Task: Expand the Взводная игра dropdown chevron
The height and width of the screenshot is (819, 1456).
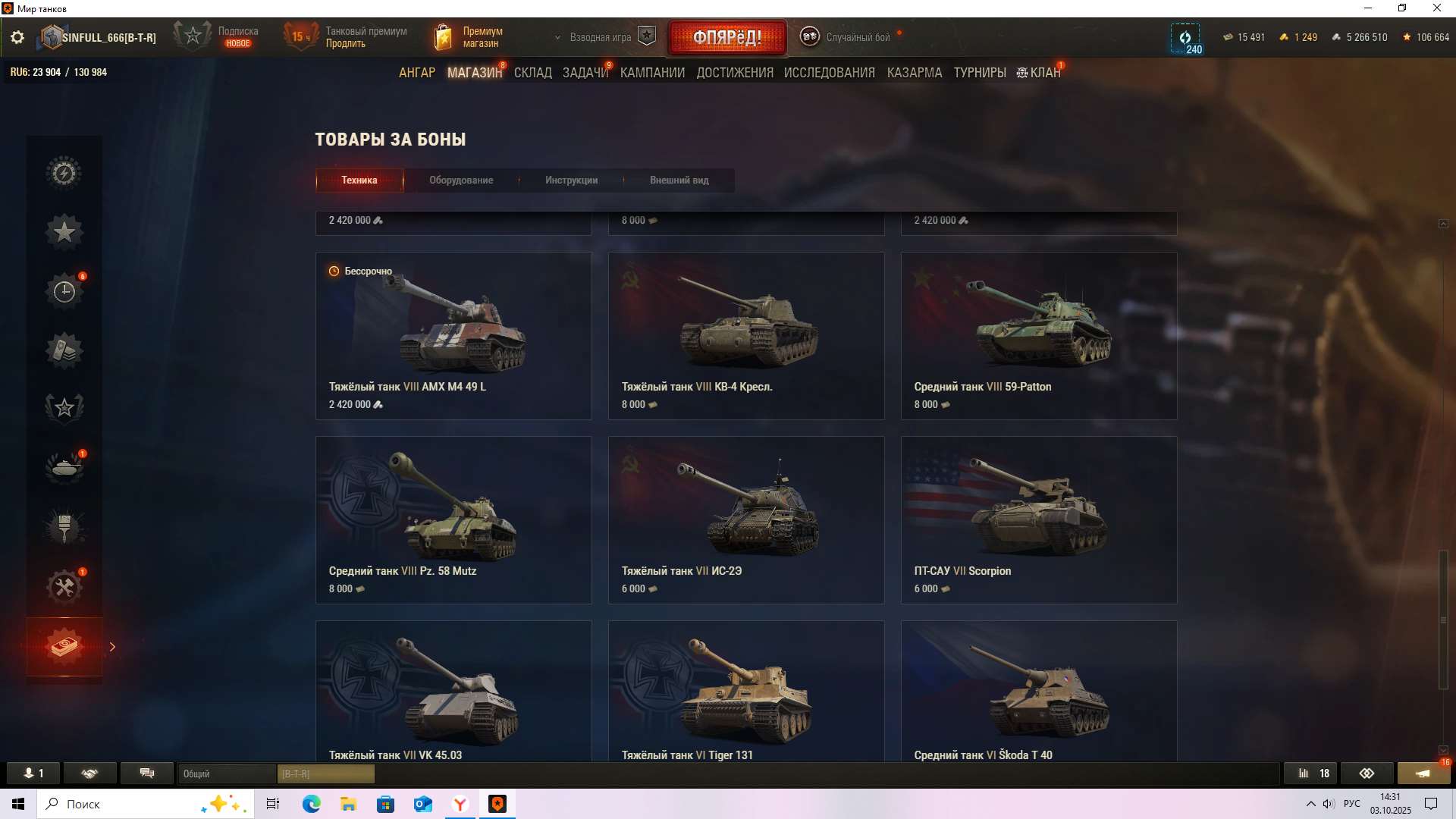Action: point(559,36)
